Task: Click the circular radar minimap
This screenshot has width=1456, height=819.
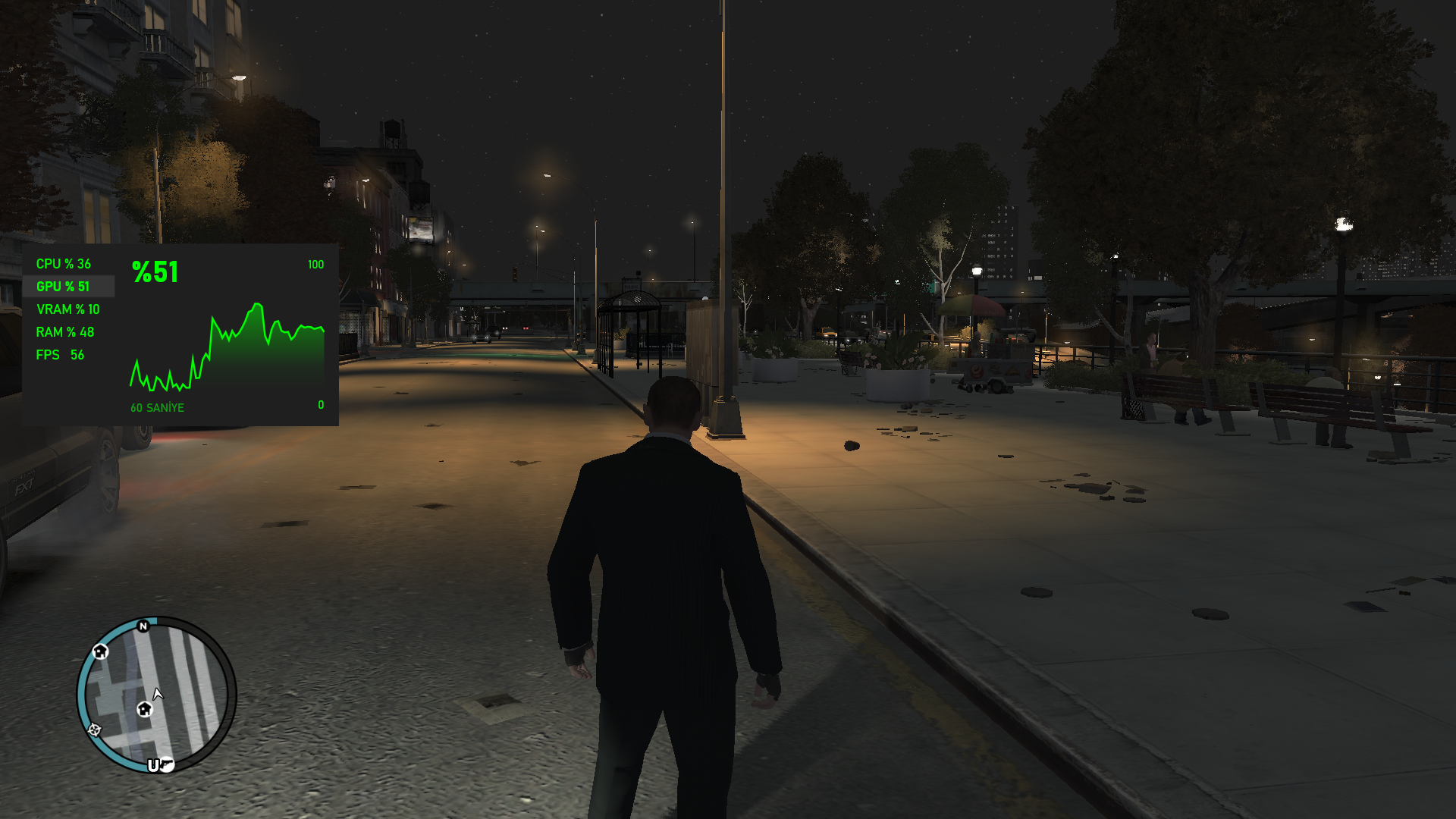Action: coord(157,694)
